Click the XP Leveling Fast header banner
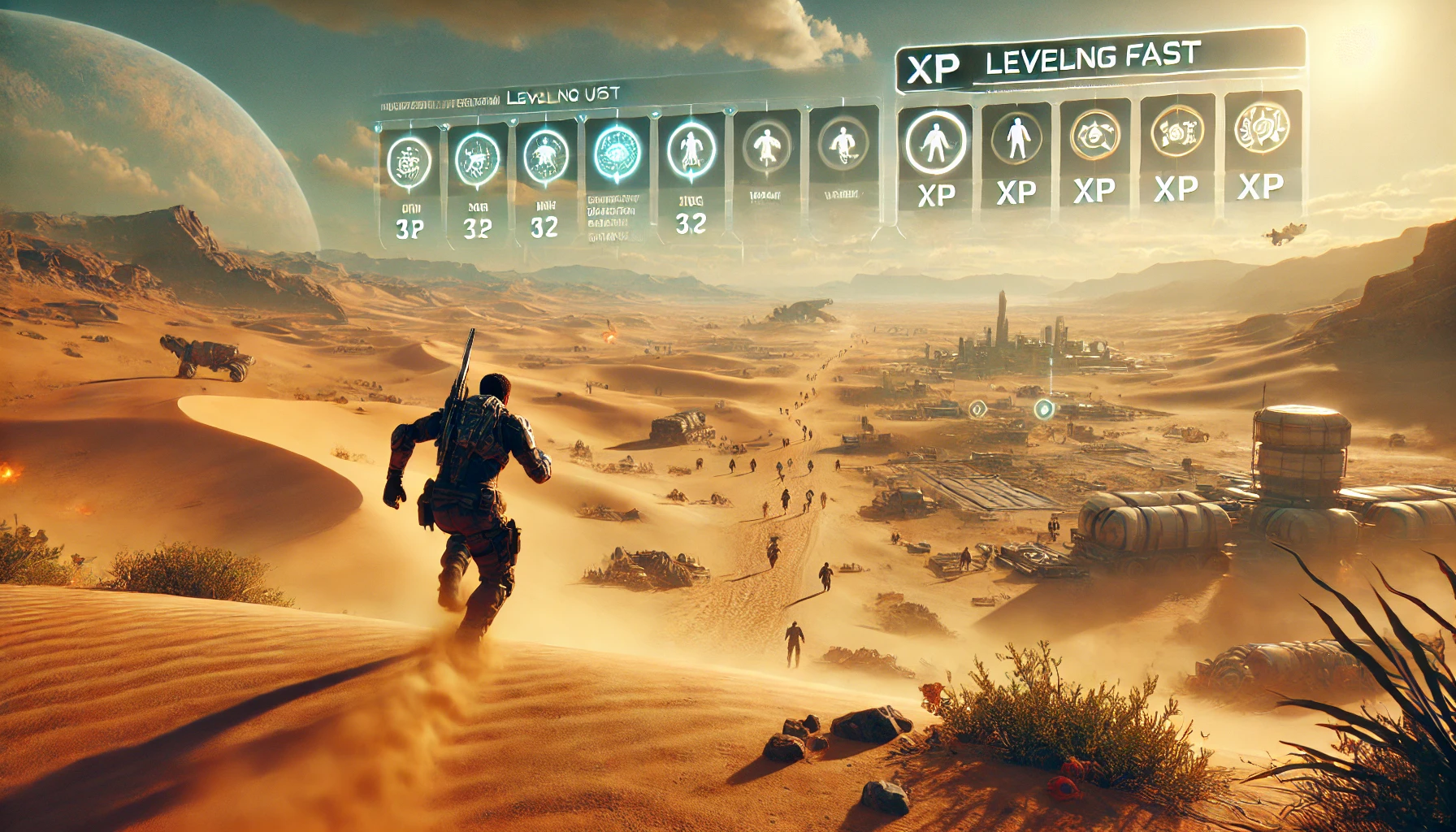Image resolution: width=1456 pixels, height=832 pixels. pos(1097,60)
